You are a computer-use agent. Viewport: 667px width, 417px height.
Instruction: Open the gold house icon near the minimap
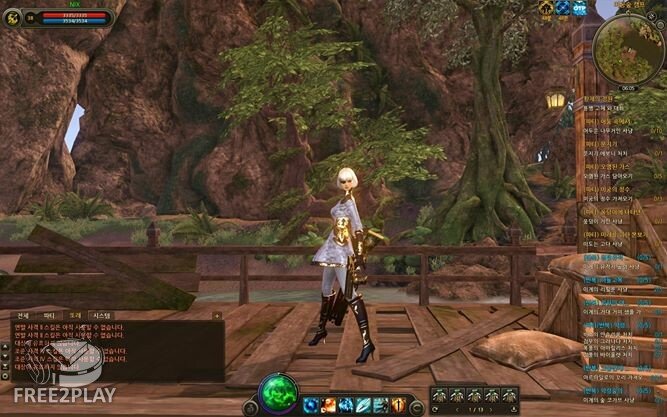[545, 8]
